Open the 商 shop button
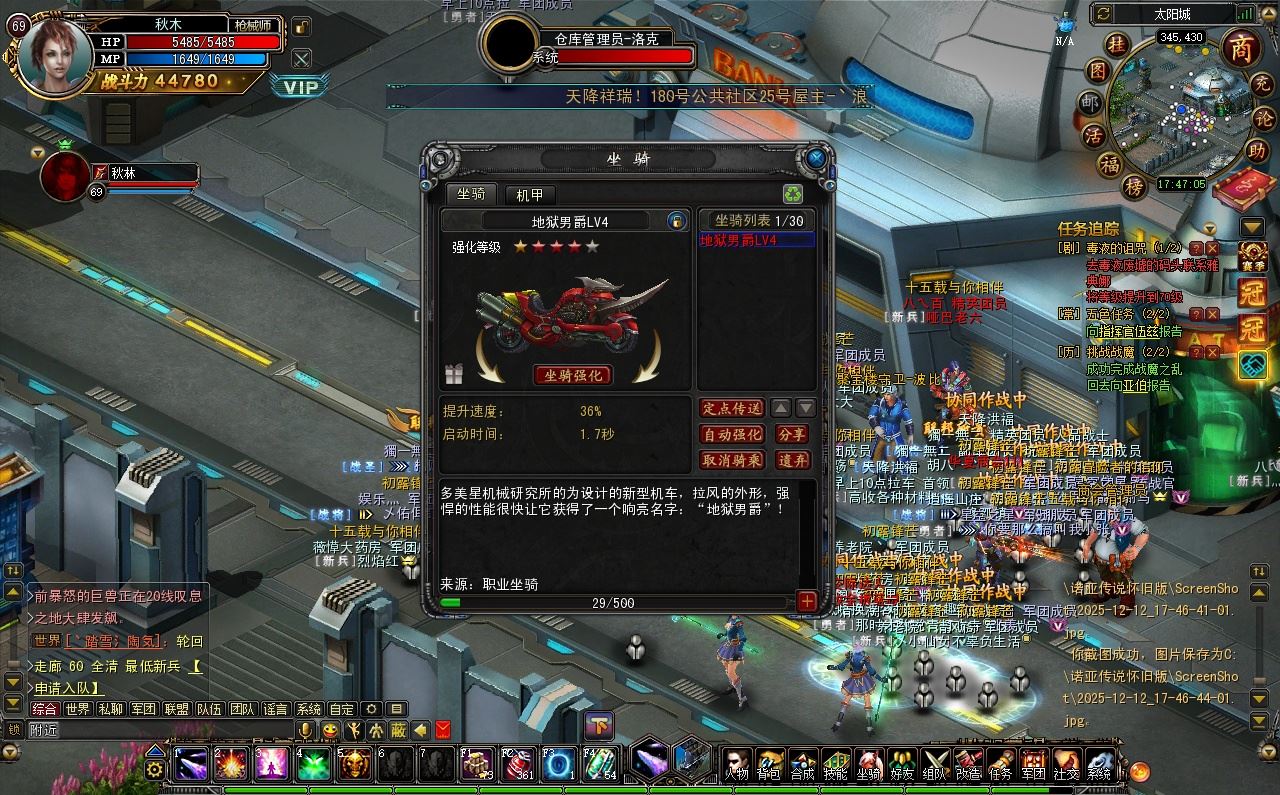Image resolution: width=1280 pixels, height=795 pixels. coord(1241,47)
